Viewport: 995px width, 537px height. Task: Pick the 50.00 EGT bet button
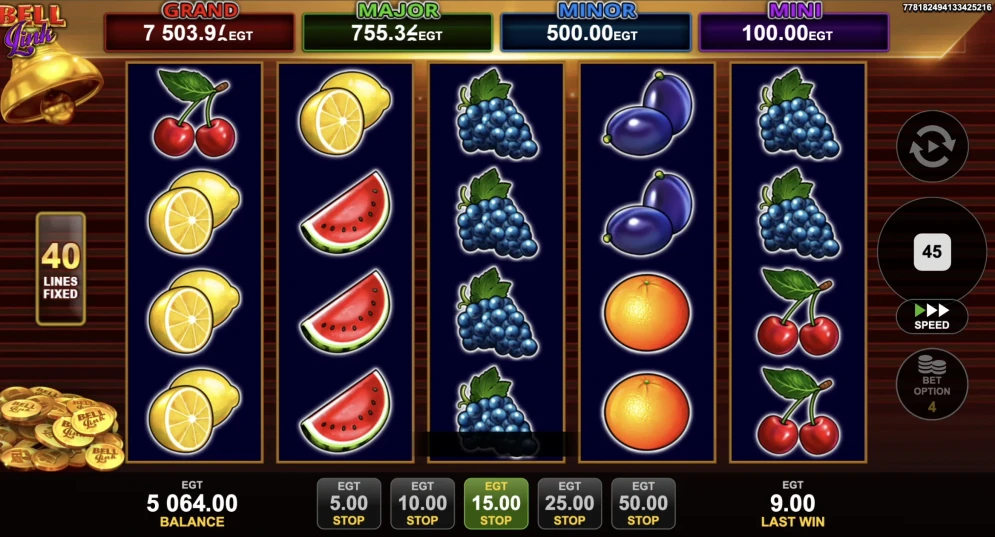[x=643, y=503]
